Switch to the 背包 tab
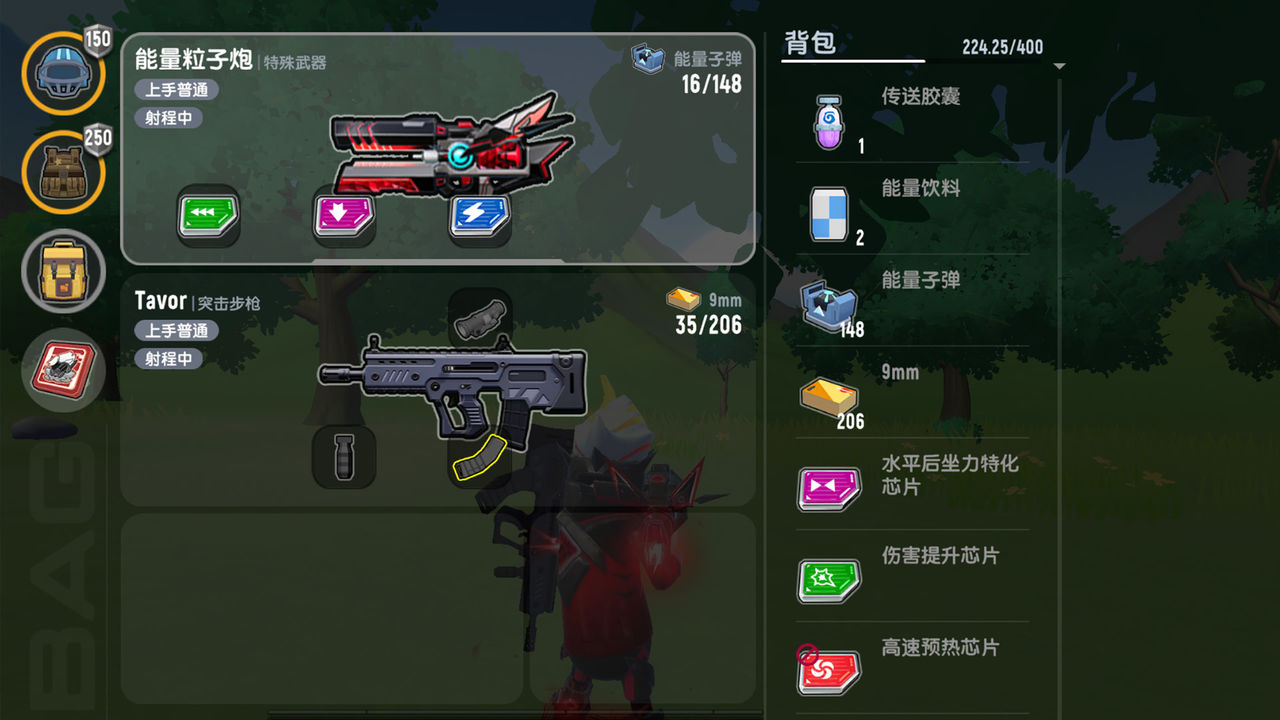The image size is (1280, 720). pos(812,42)
